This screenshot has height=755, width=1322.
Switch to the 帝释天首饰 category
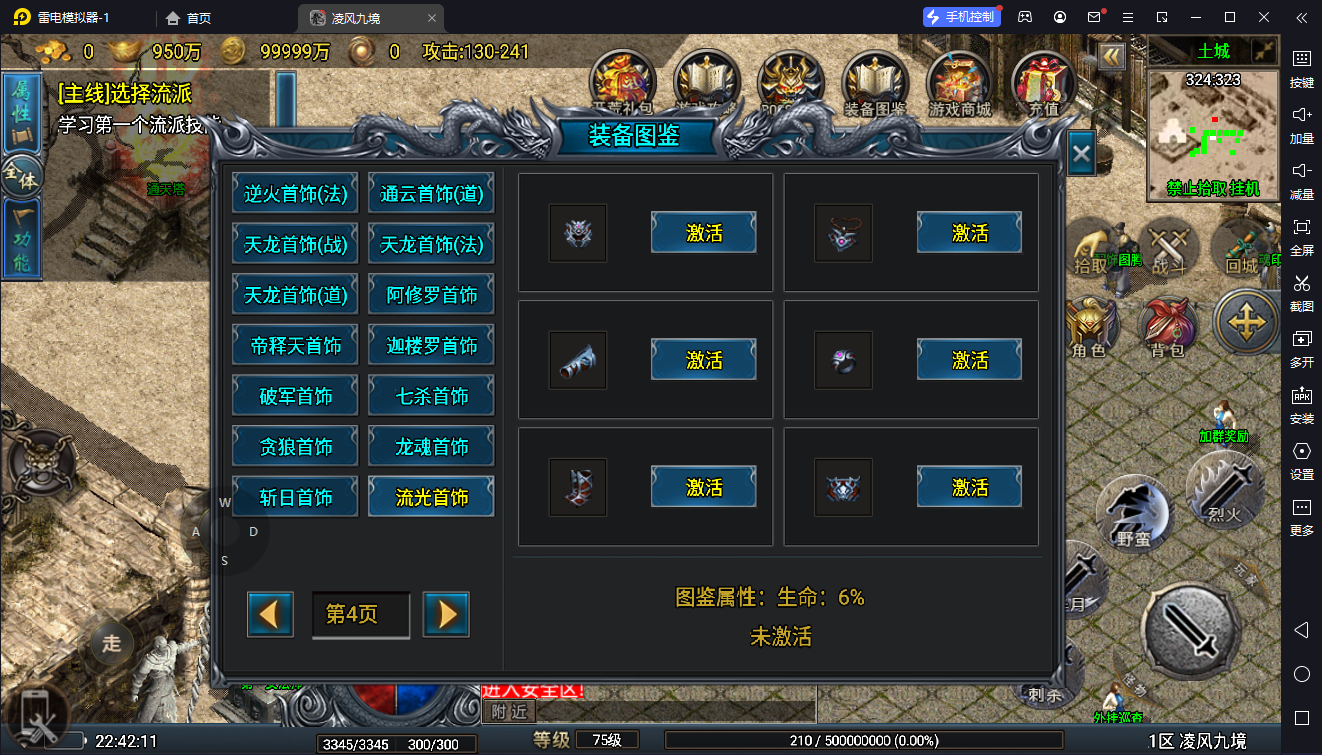point(296,346)
